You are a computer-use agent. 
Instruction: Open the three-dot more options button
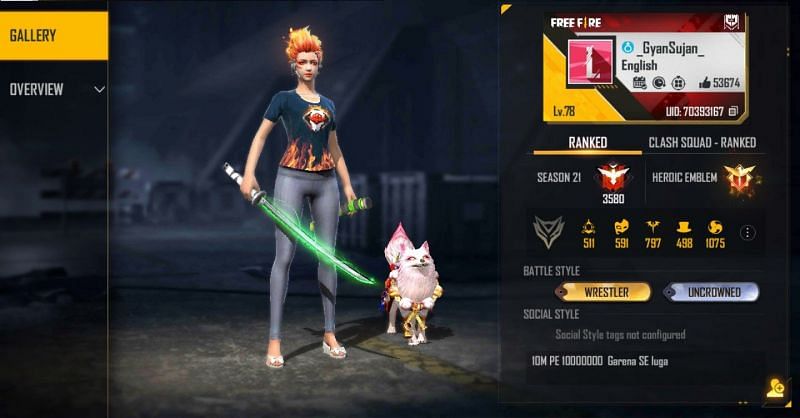tap(746, 232)
